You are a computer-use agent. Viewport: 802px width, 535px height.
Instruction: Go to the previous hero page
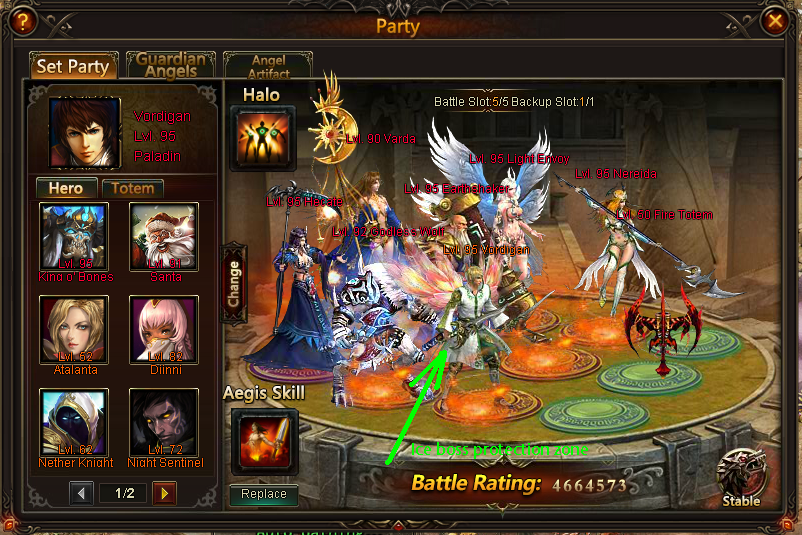tap(83, 493)
